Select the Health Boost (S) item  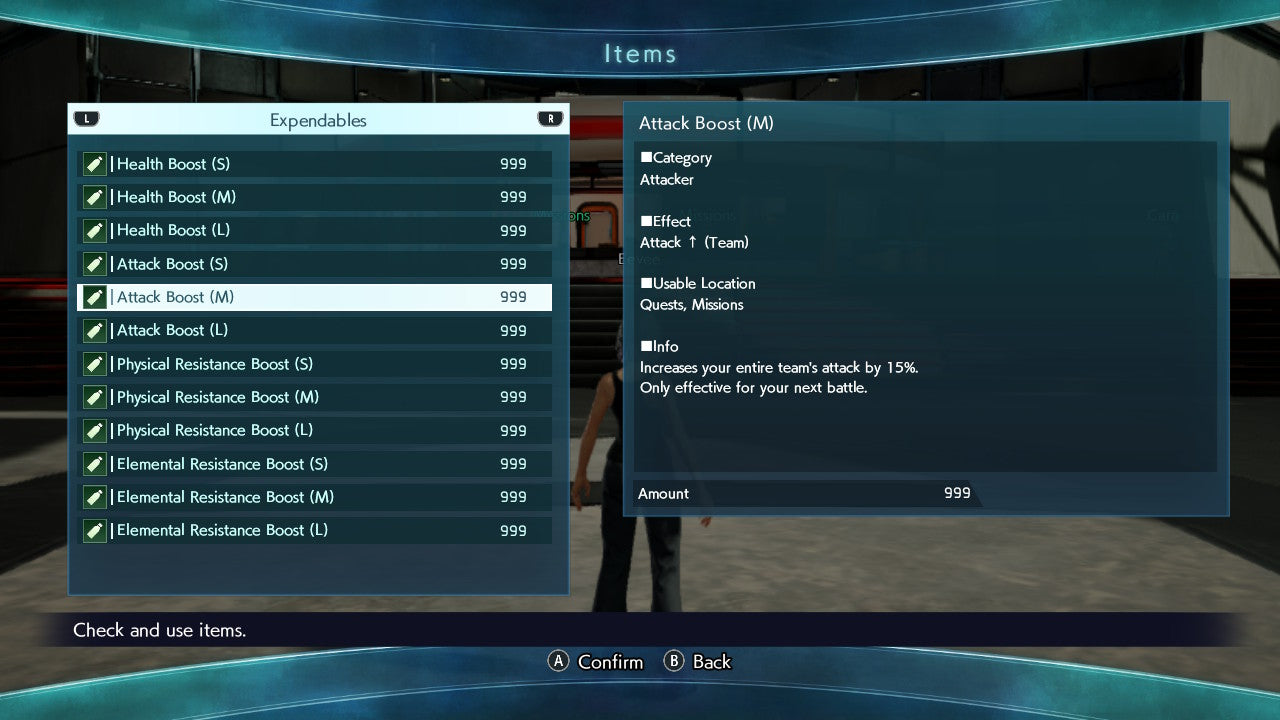point(315,164)
